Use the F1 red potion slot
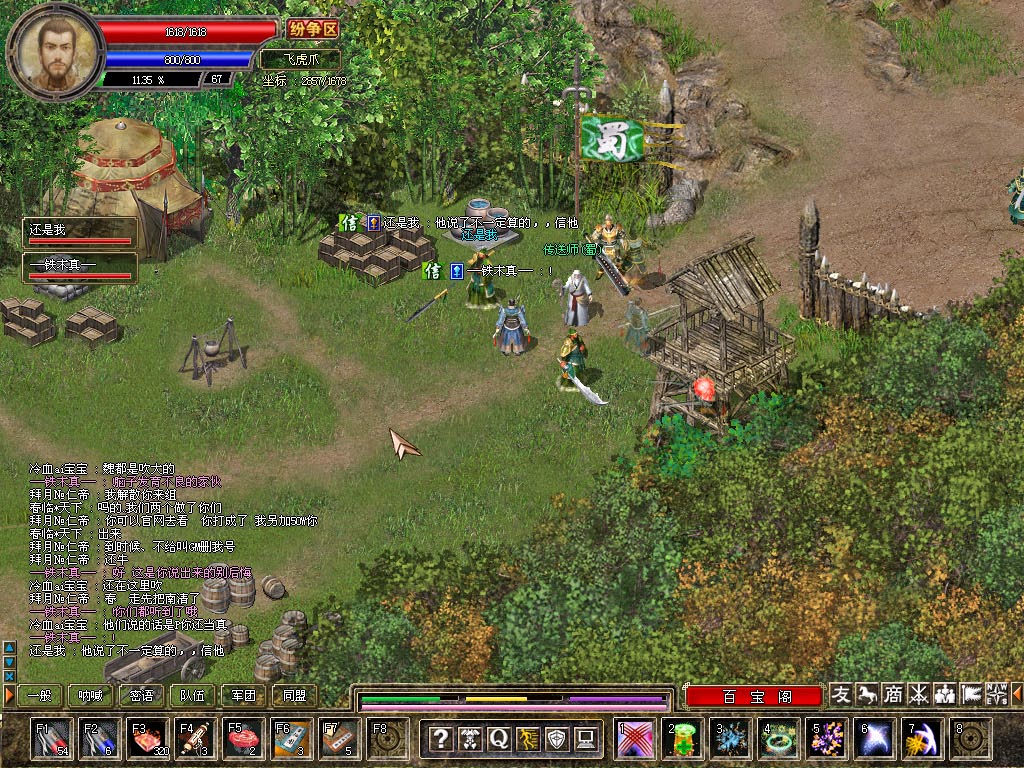Screen dimensions: 1024x768 pyautogui.click(x=52, y=738)
